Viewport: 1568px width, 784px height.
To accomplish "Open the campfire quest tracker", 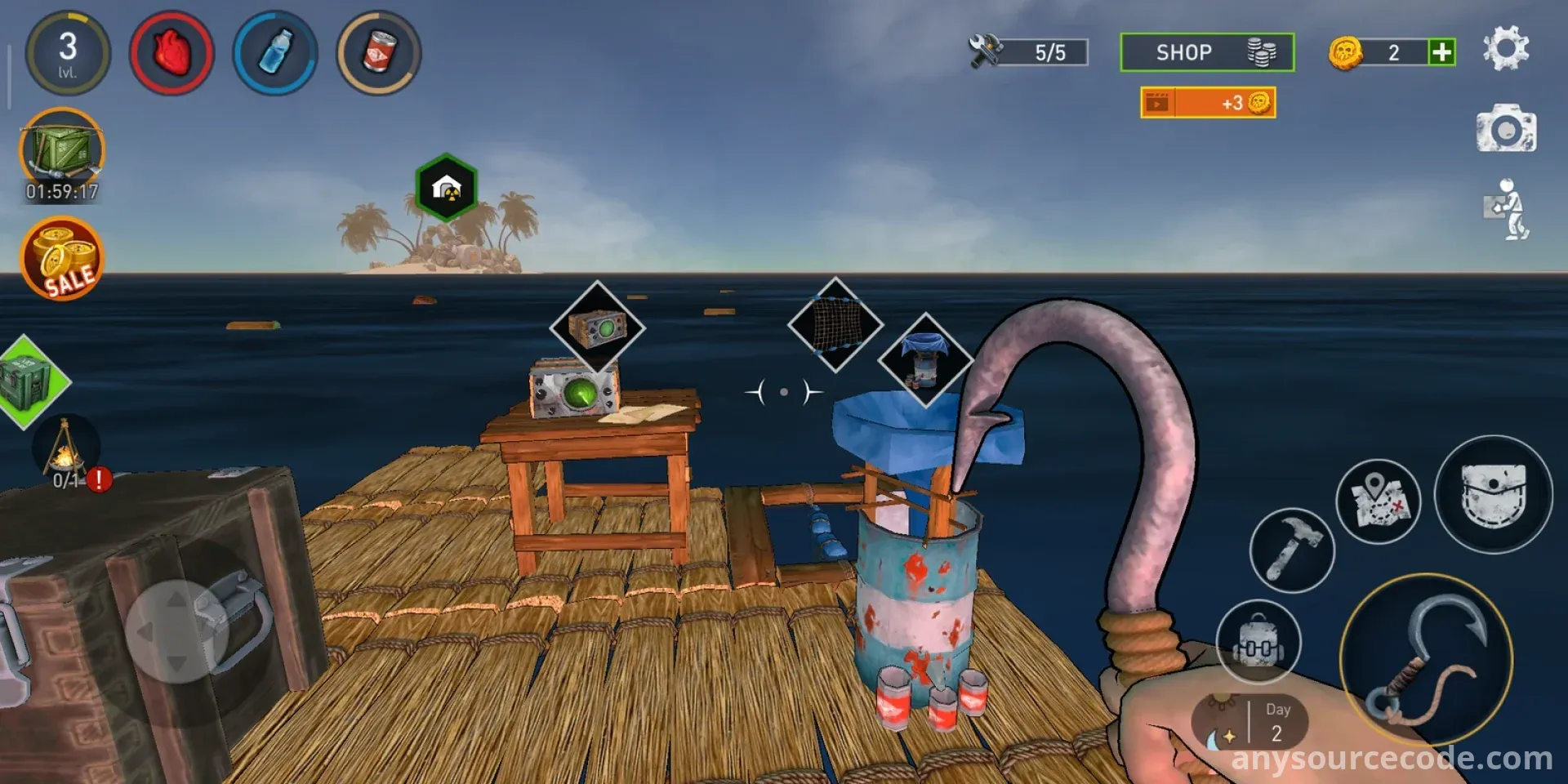I will tap(65, 454).
